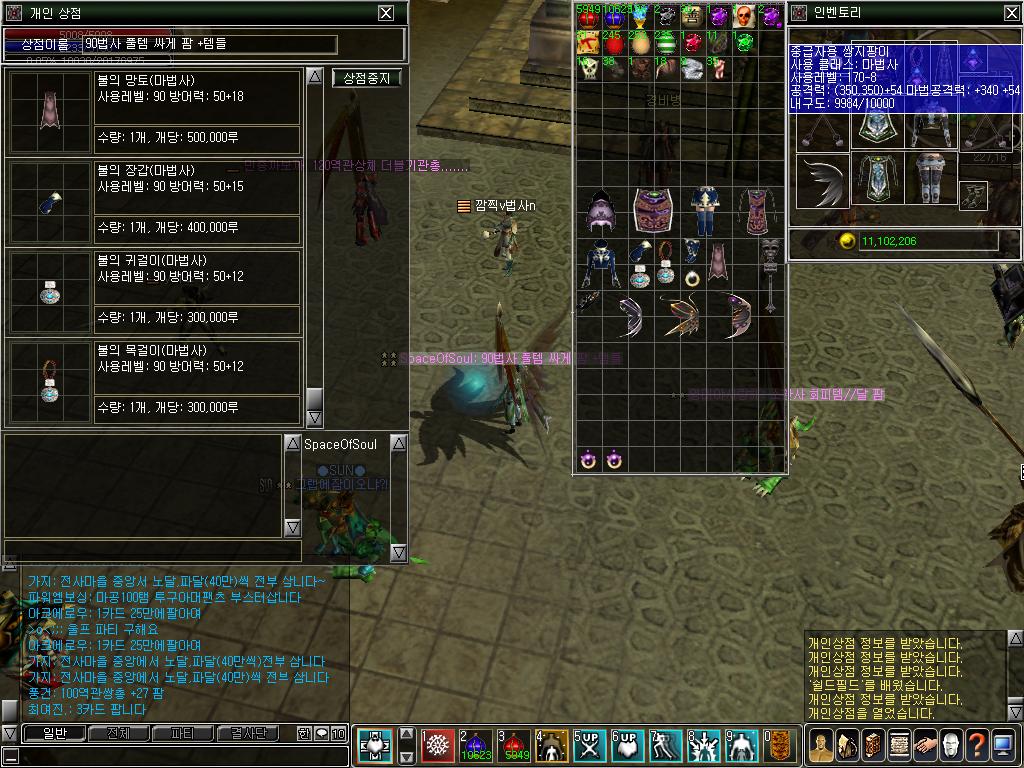Open the question mark help icon

pos(976,745)
